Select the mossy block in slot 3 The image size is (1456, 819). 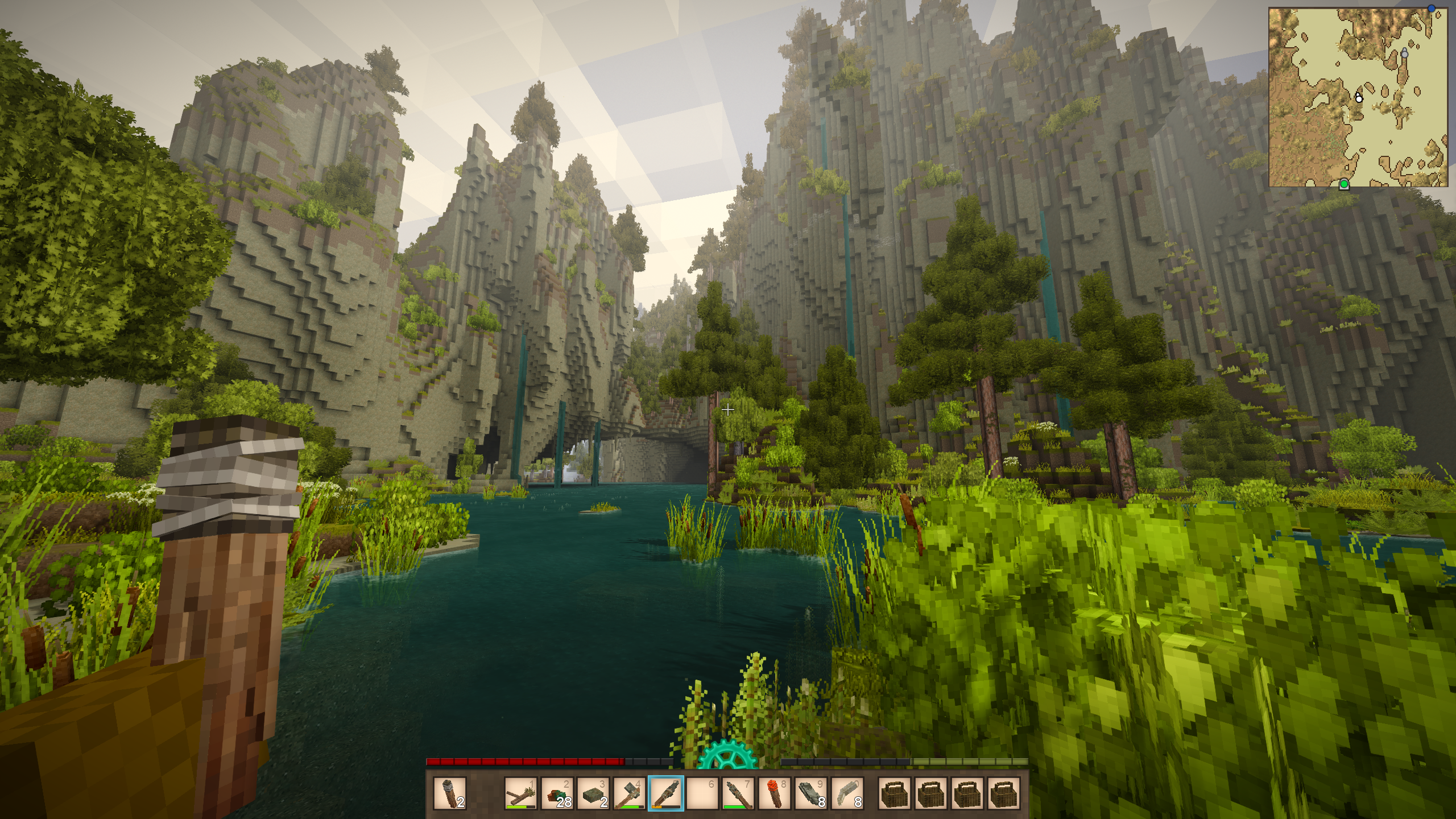[x=594, y=793]
